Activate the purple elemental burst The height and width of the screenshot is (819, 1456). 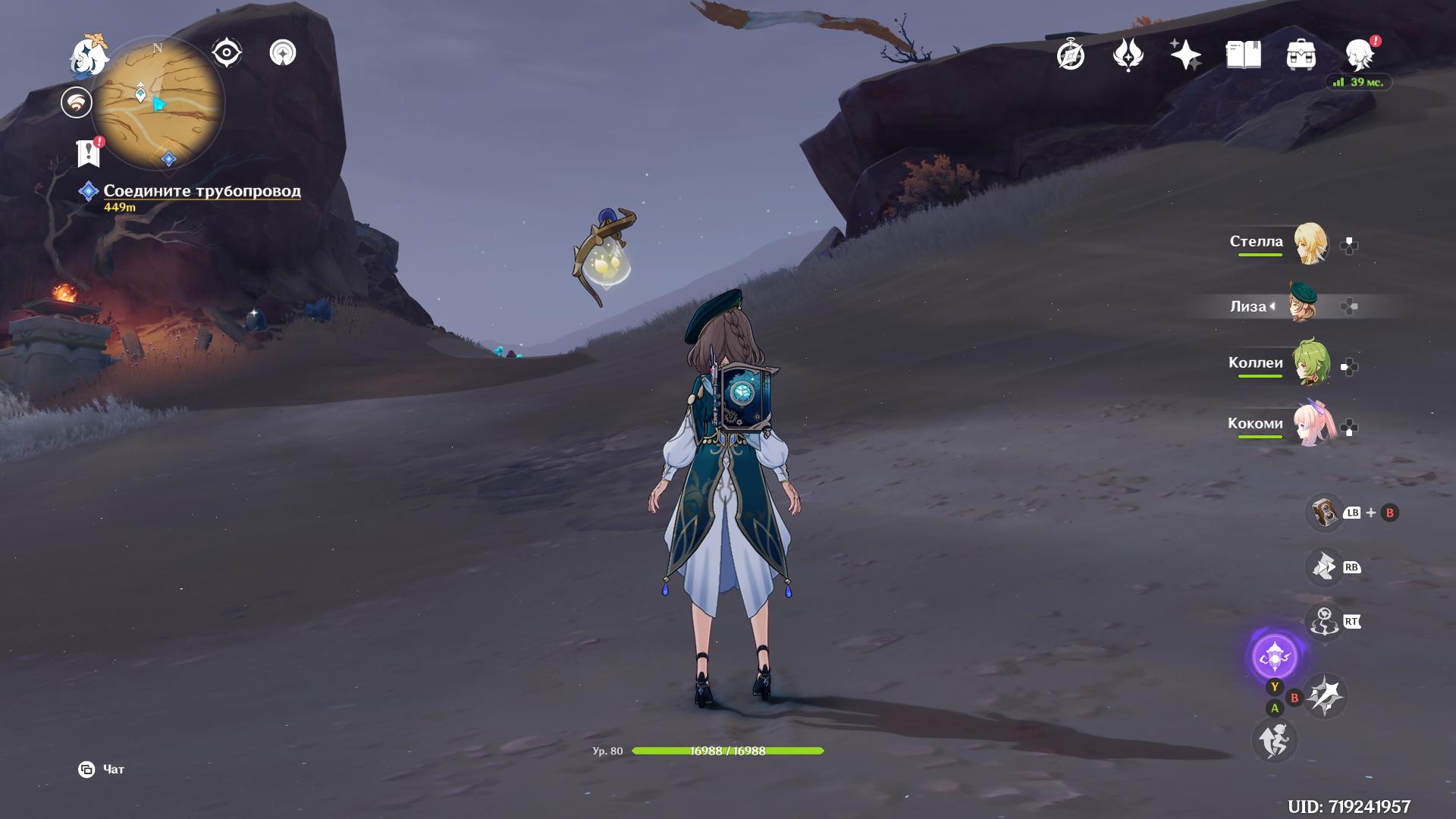(x=1275, y=657)
